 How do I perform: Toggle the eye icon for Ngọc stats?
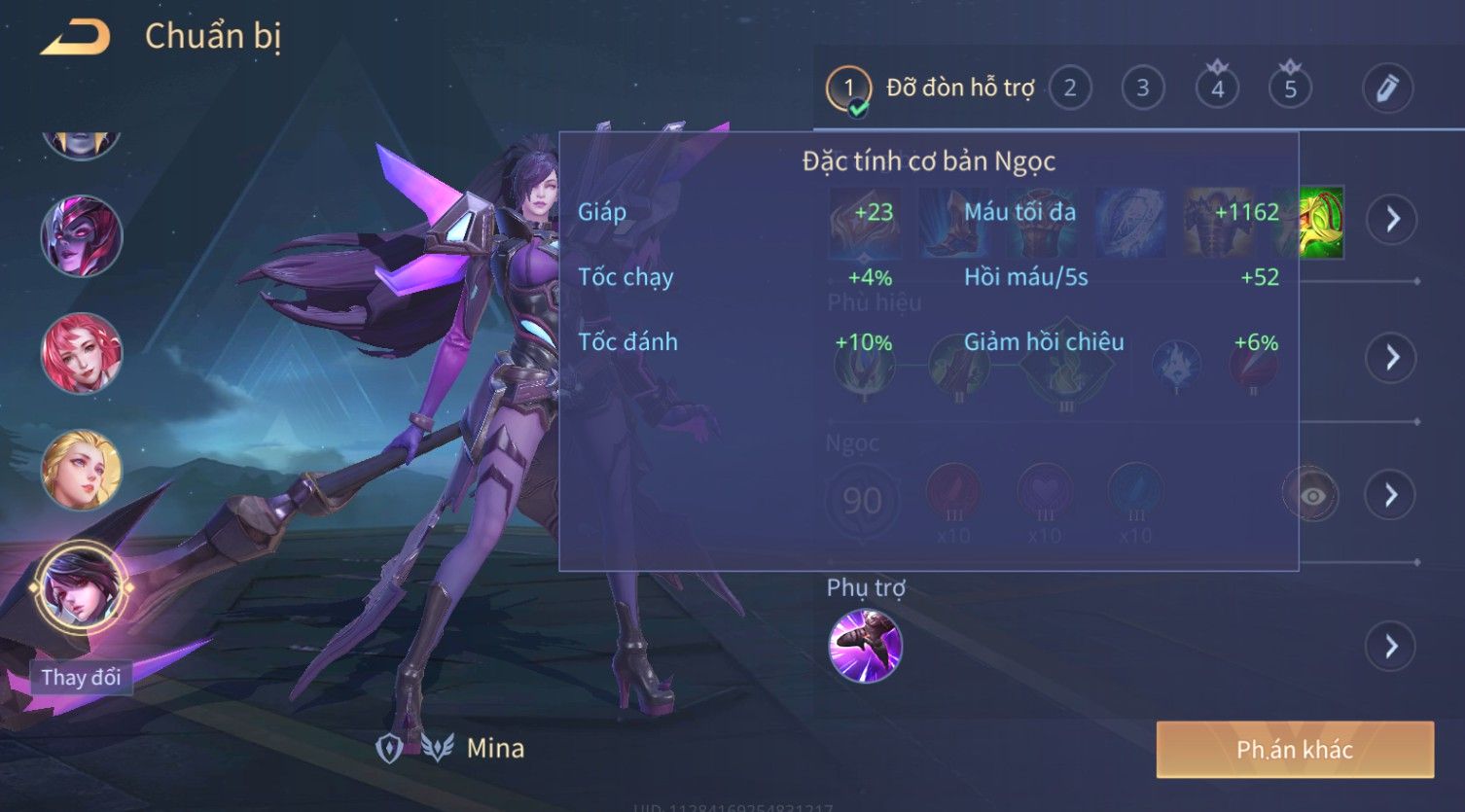point(1311,495)
